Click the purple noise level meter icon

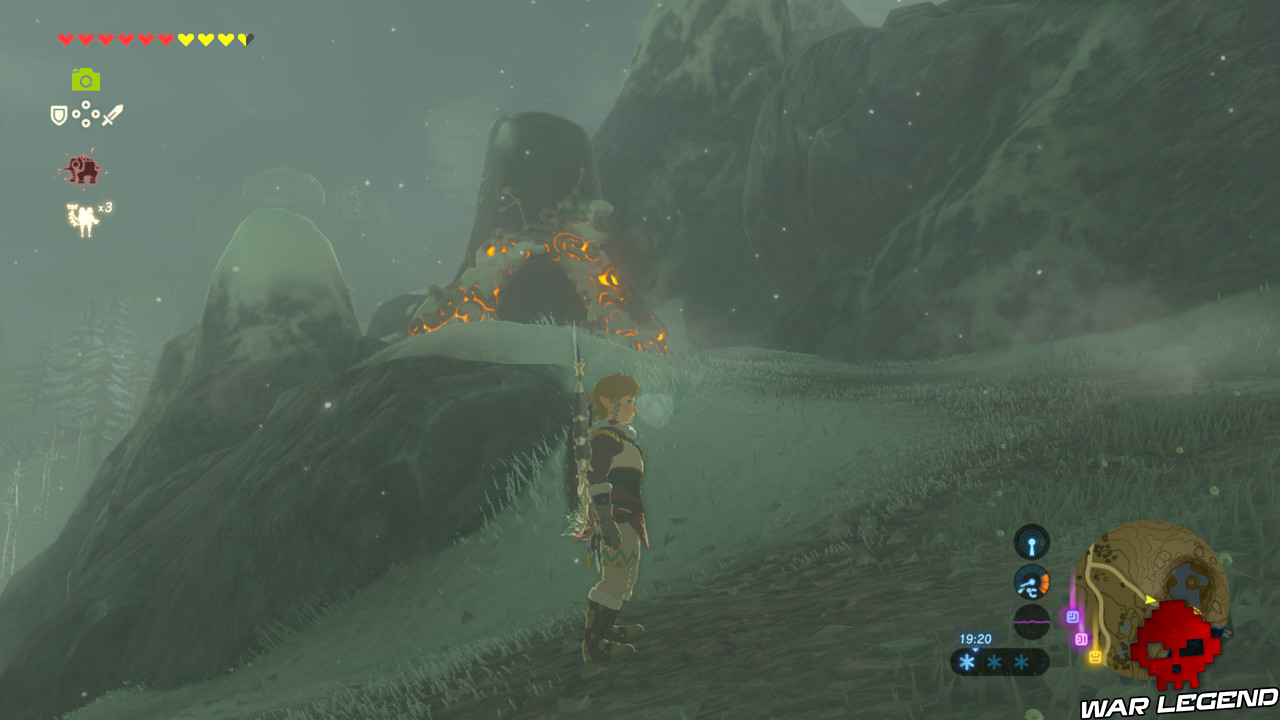(x=1030, y=622)
